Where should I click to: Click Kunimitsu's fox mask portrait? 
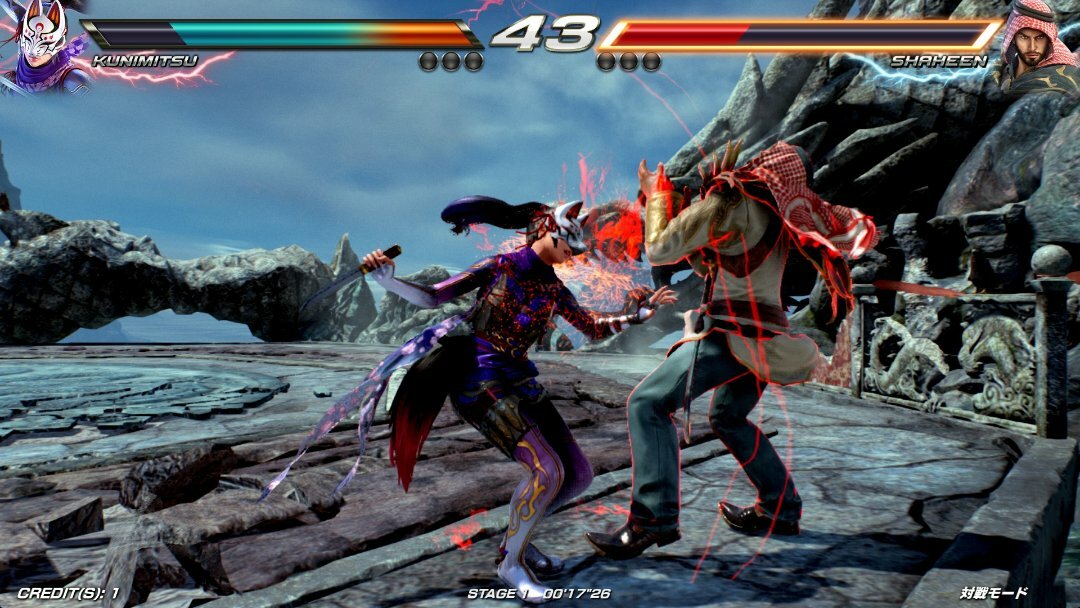click(x=42, y=45)
